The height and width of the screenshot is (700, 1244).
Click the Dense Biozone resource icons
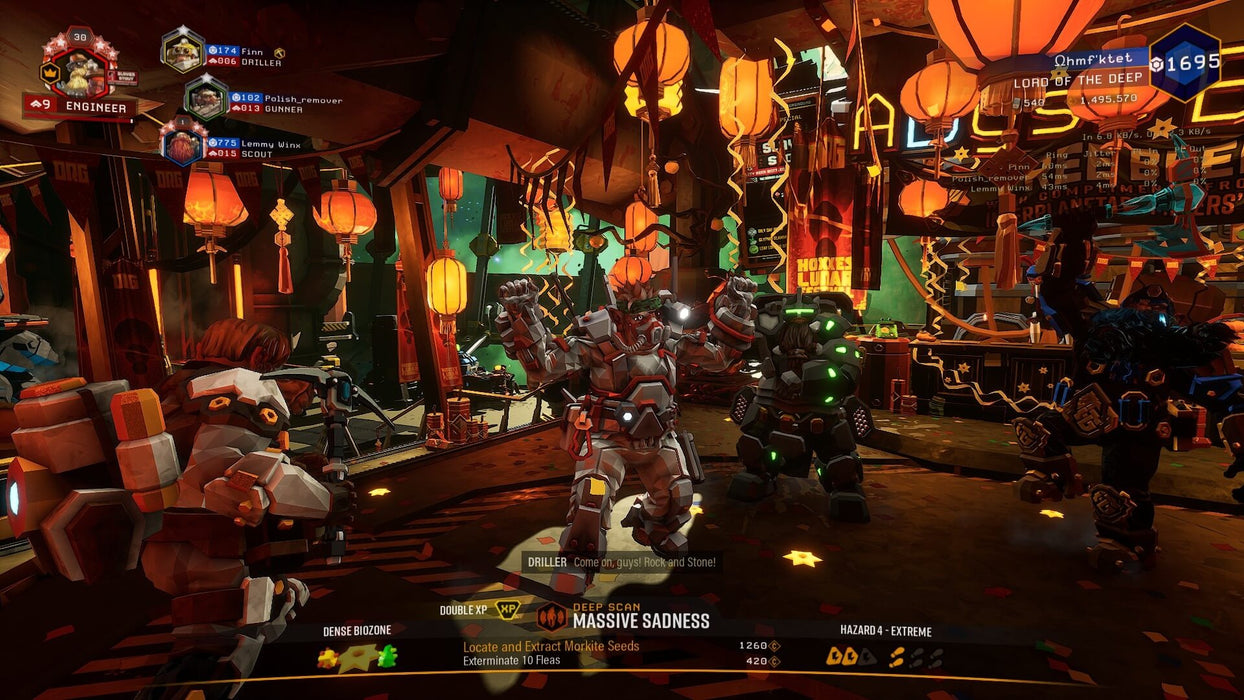pos(357,656)
